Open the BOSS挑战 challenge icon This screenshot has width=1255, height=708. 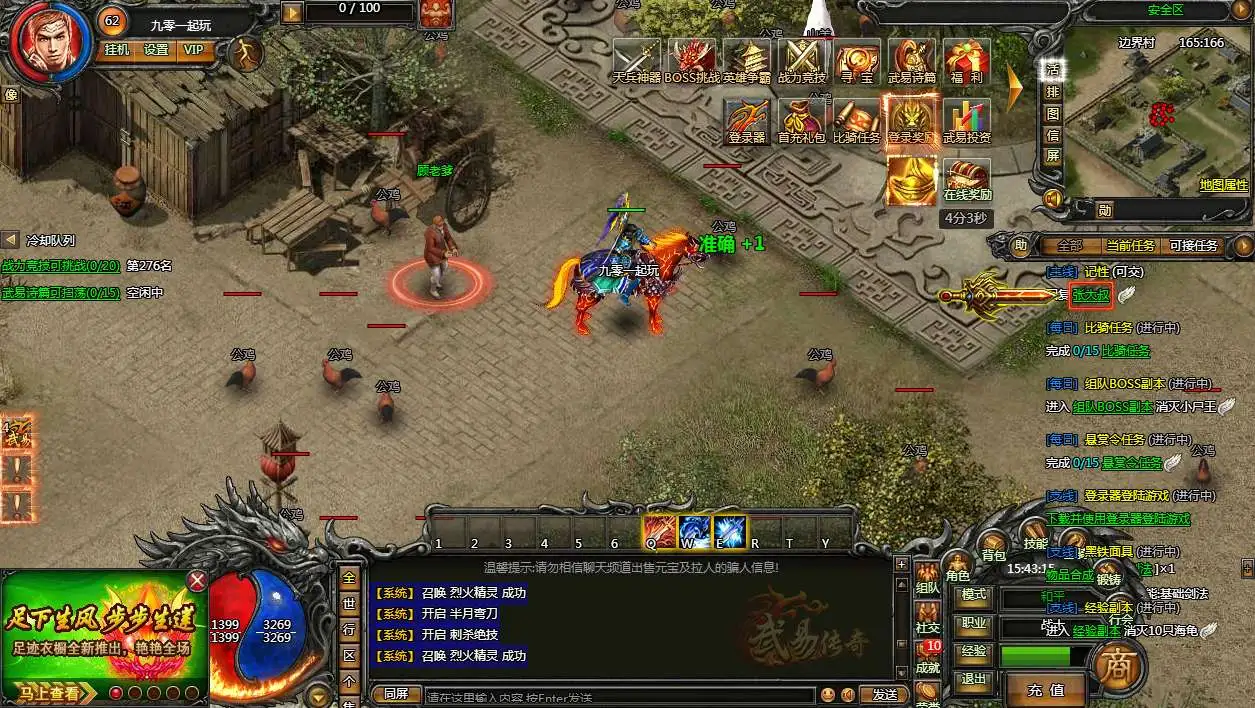[692, 58]
